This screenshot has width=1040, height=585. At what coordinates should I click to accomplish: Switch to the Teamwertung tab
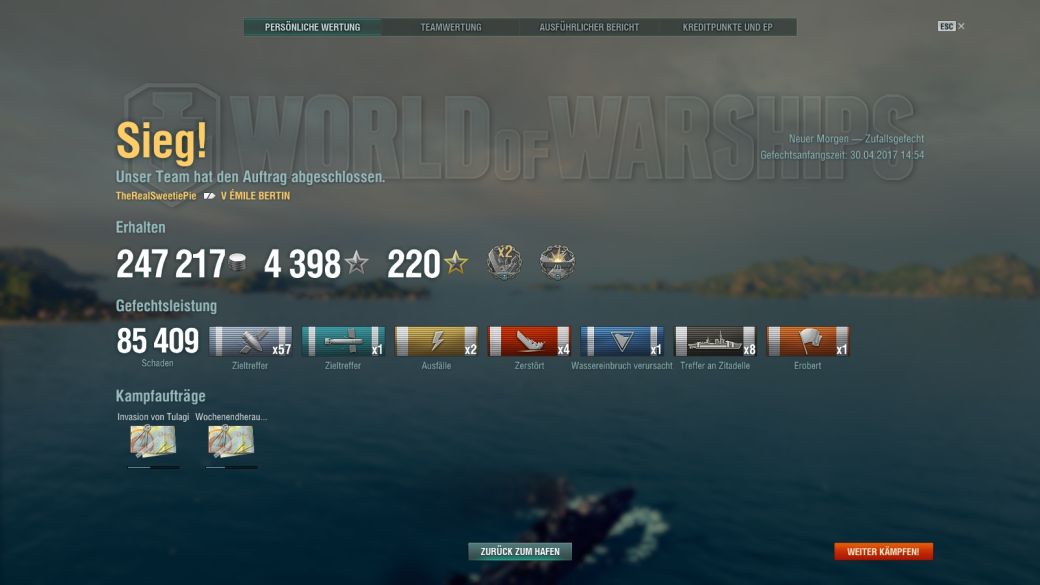pos(450,27)
